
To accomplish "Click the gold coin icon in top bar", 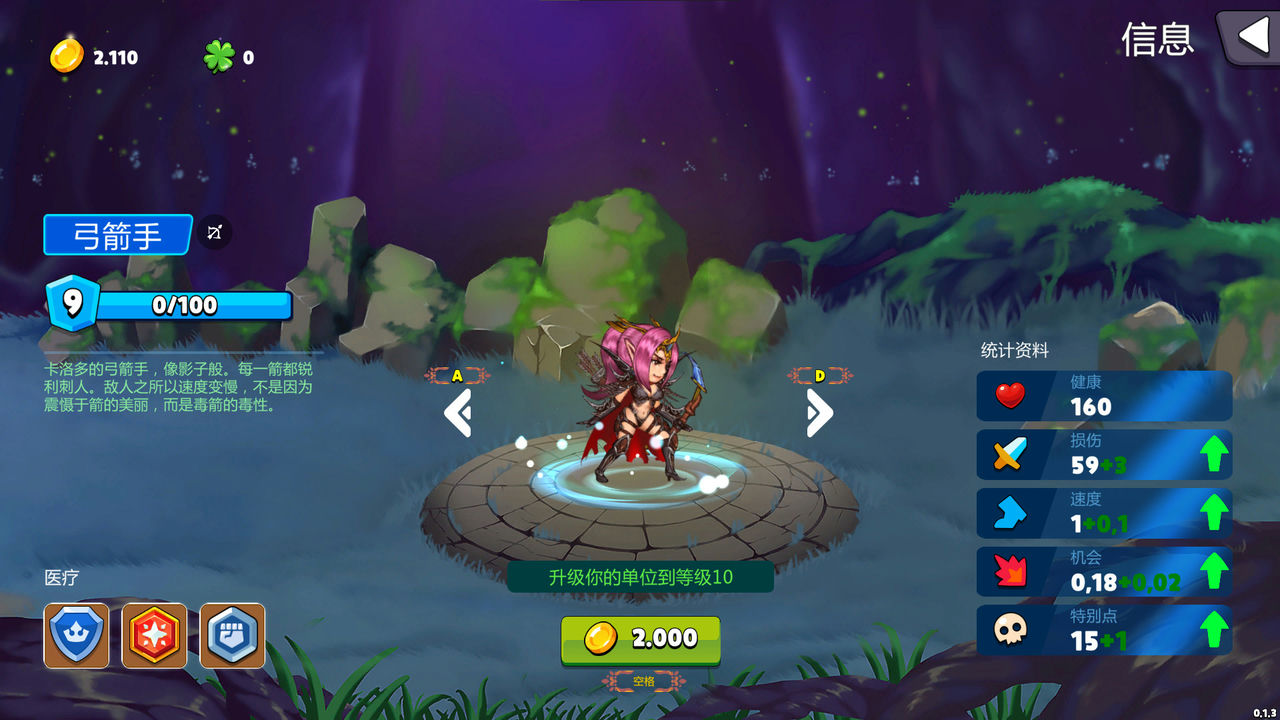I will pos(66,56).
